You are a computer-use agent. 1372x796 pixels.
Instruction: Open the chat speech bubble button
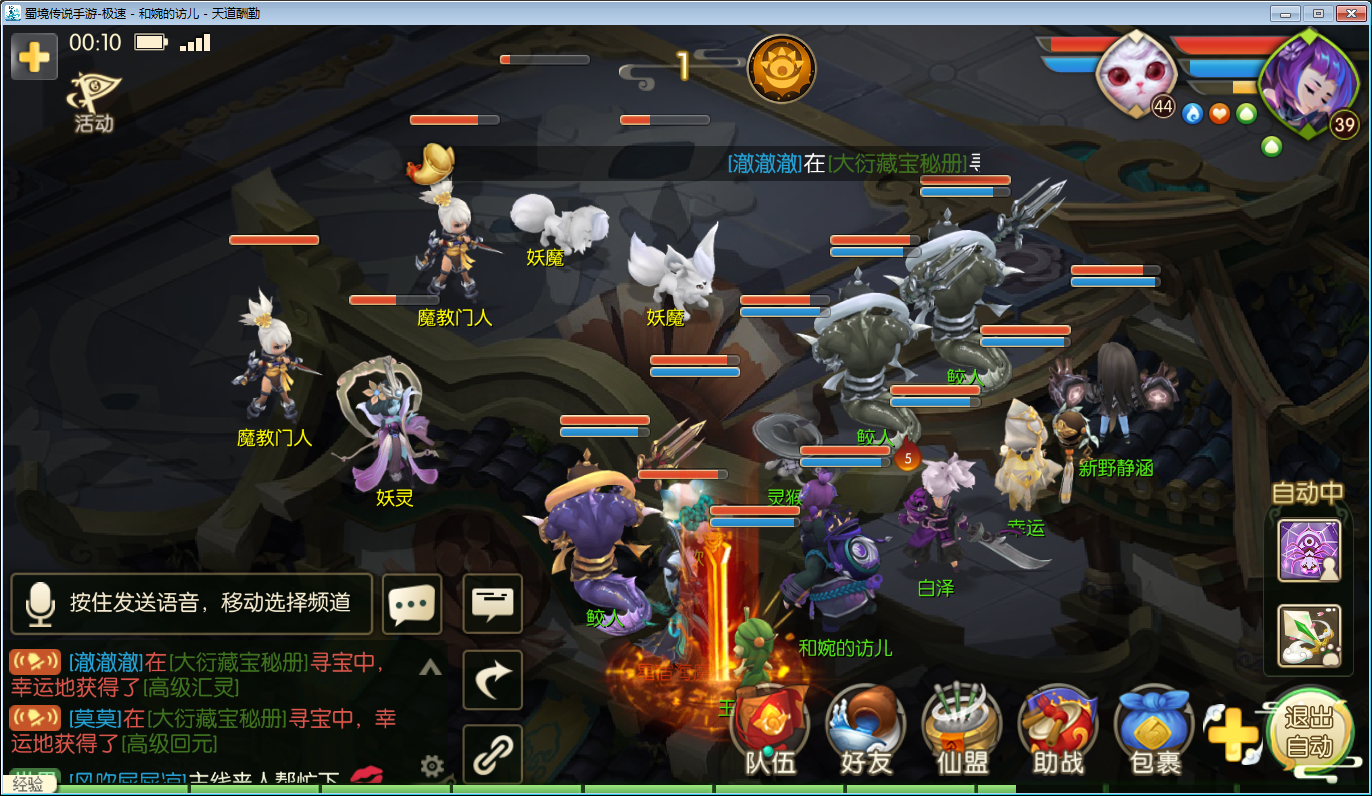click(x=412, y=603)
